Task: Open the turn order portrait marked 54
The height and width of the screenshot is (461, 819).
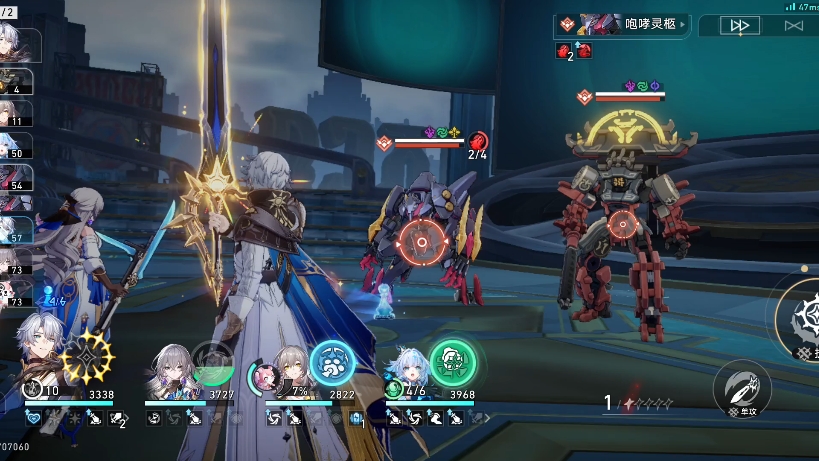Action: click(x=16, y=176)
